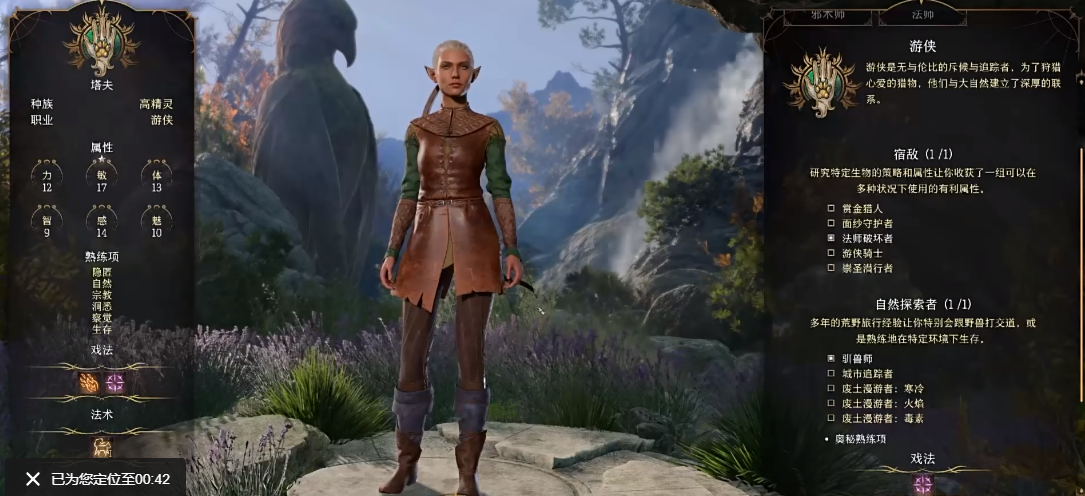Switch to the 邪术师 class tab
The image size is (1085, 496).
pyautogui.click(x=827, y=15)
